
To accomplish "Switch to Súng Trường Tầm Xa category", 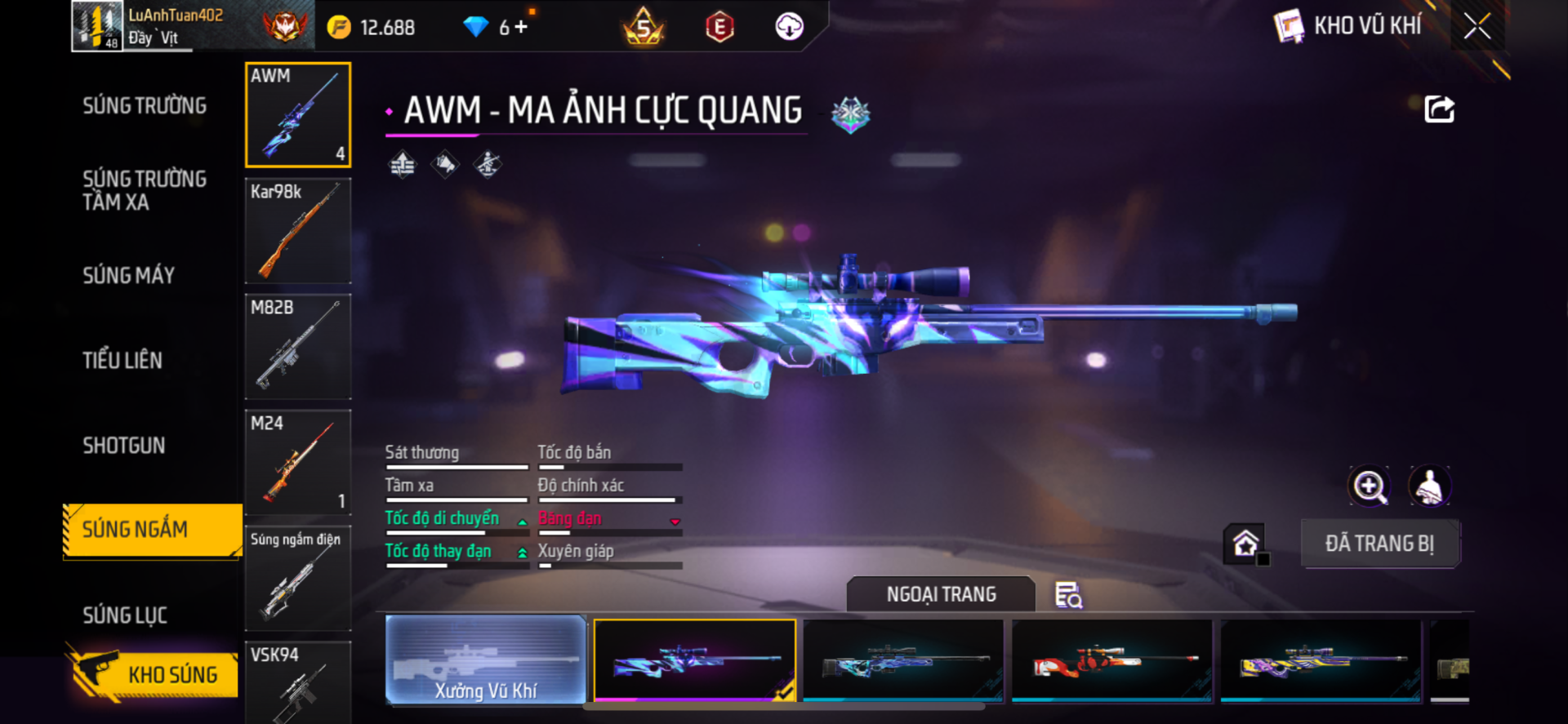I will pos(145,191).
